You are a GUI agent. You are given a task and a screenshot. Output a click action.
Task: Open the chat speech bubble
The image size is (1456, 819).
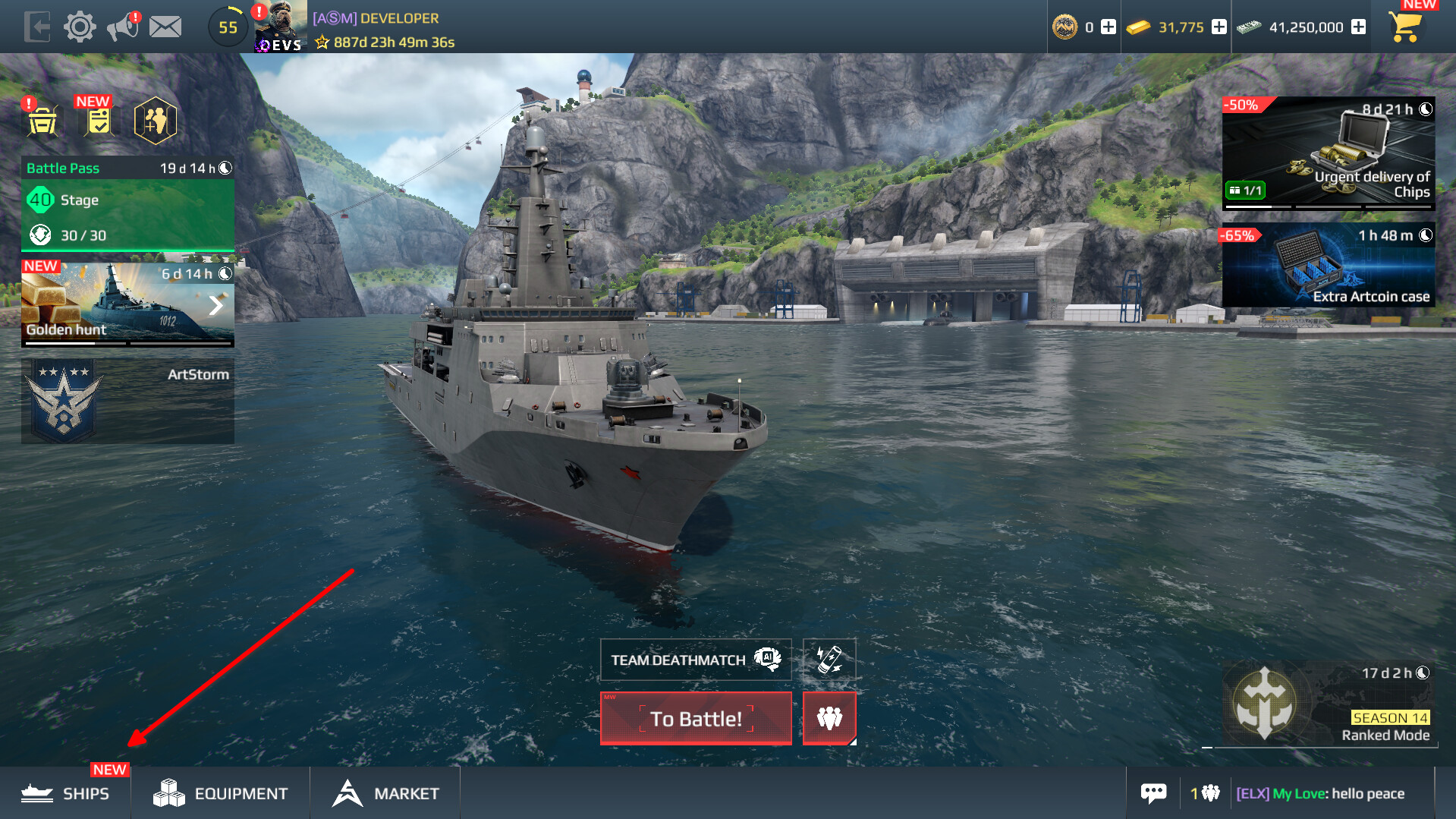point(1153,793)
